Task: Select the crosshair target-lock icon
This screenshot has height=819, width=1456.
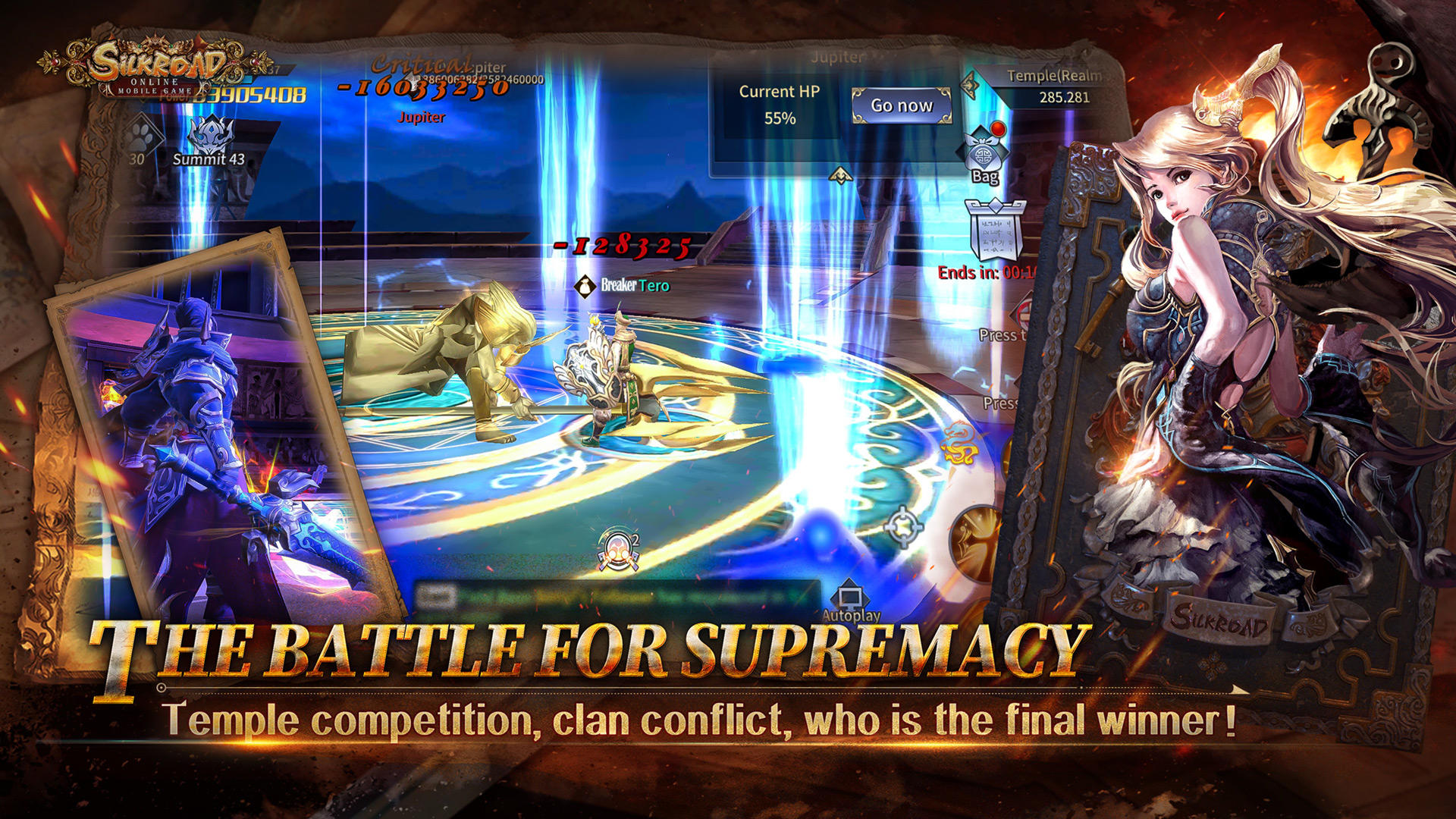Action: (902, 526)
